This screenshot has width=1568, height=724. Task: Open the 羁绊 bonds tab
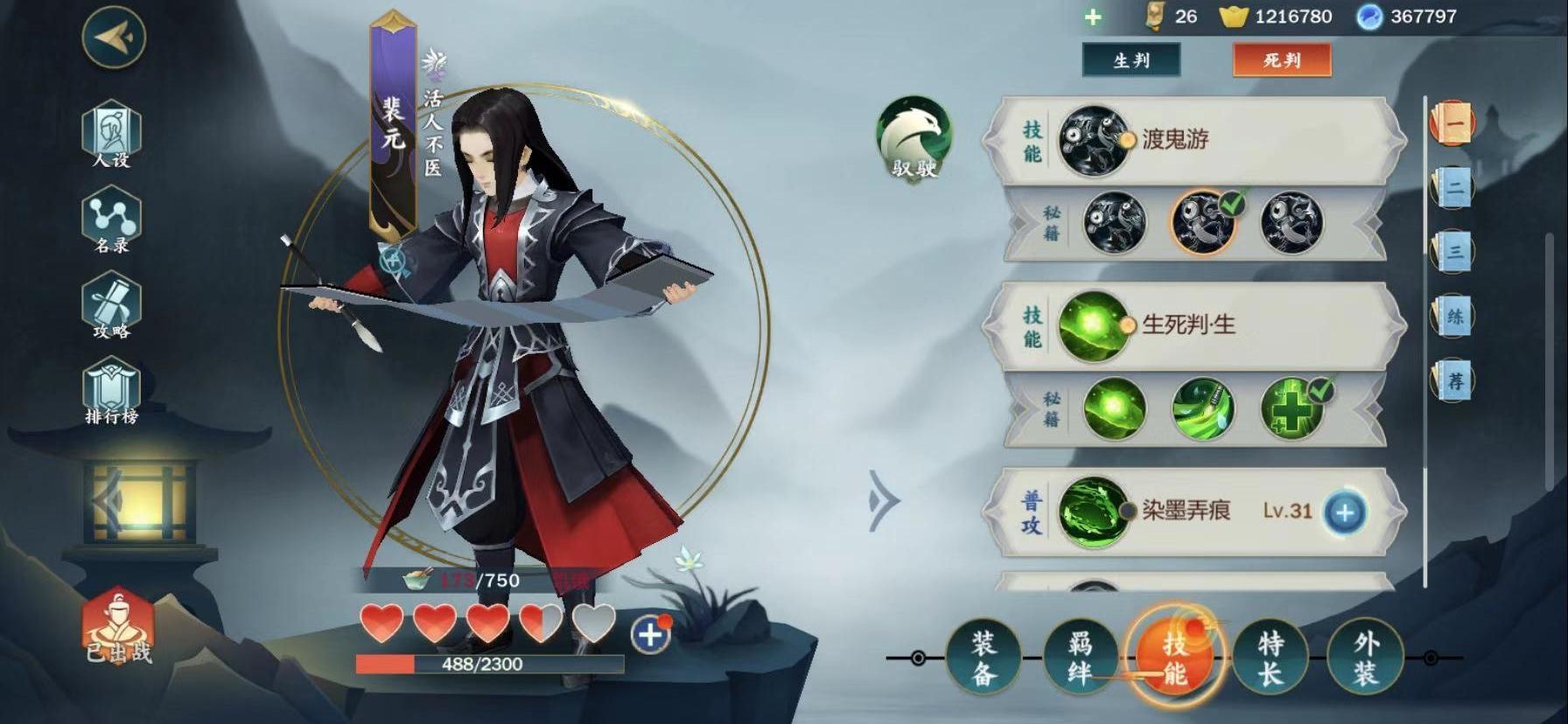tap(1080, 658)
